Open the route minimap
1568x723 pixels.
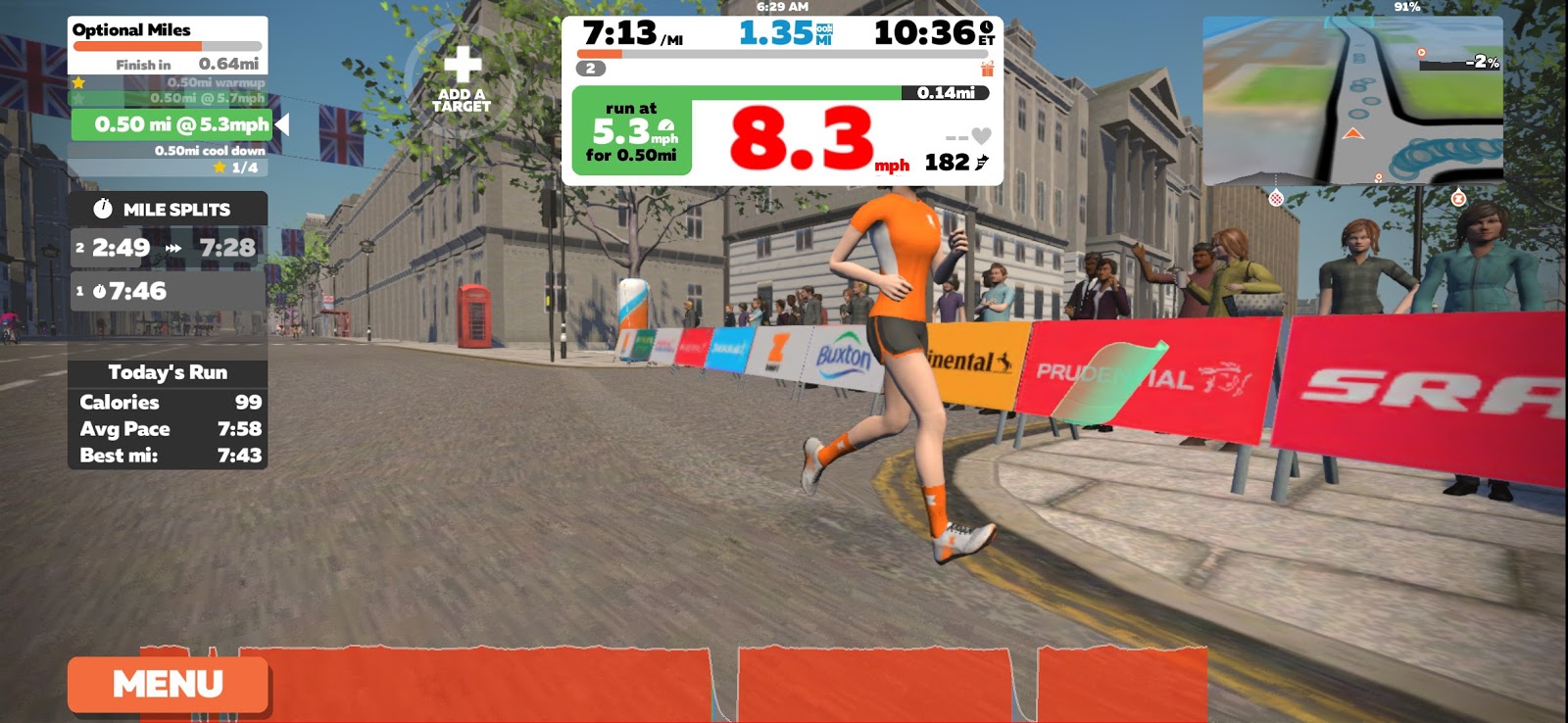[1352, 100]
